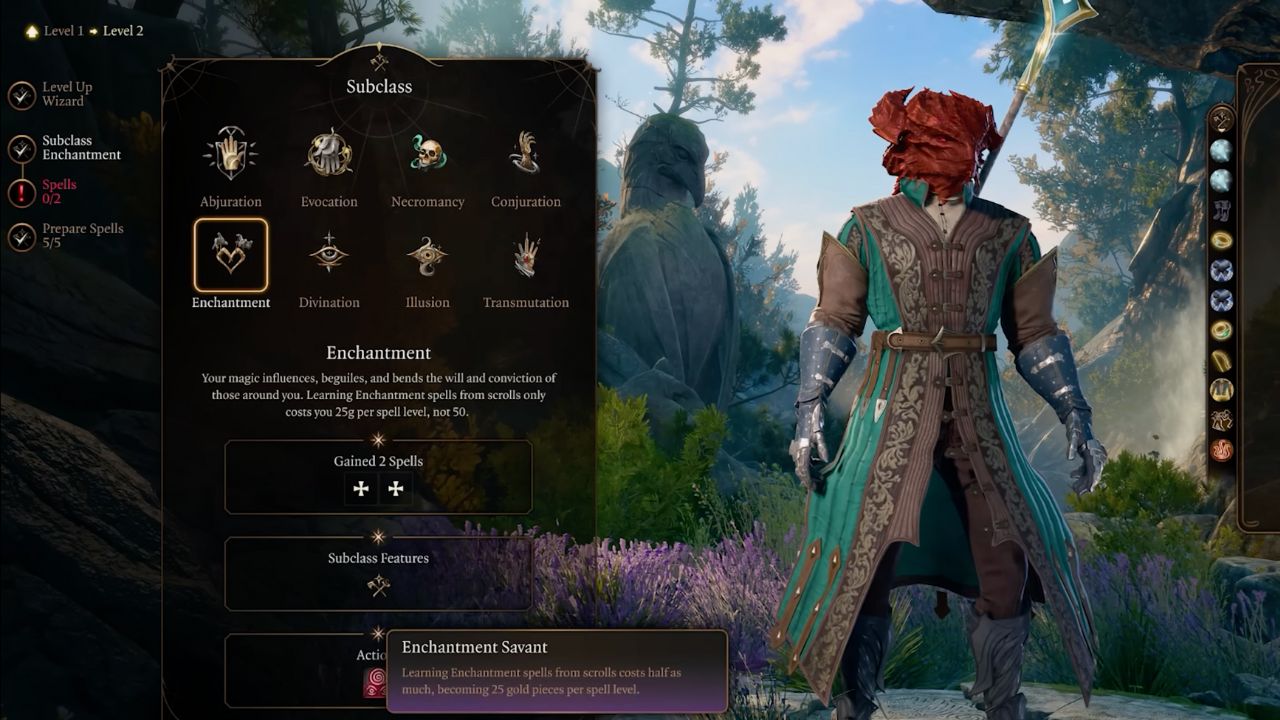Switch to the Level 1 tab

coord(61,30)
